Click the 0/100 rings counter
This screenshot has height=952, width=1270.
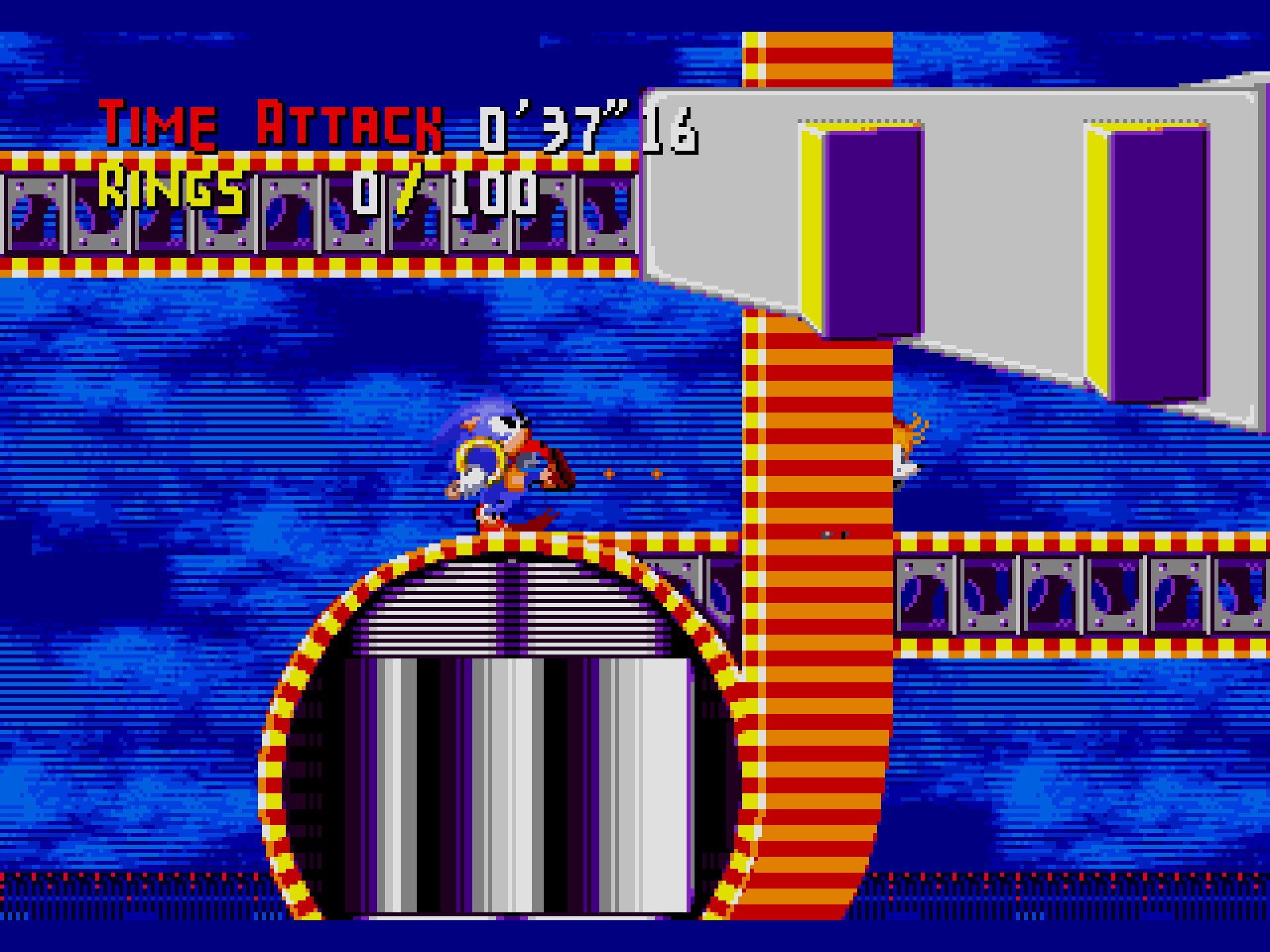point(443,192)
